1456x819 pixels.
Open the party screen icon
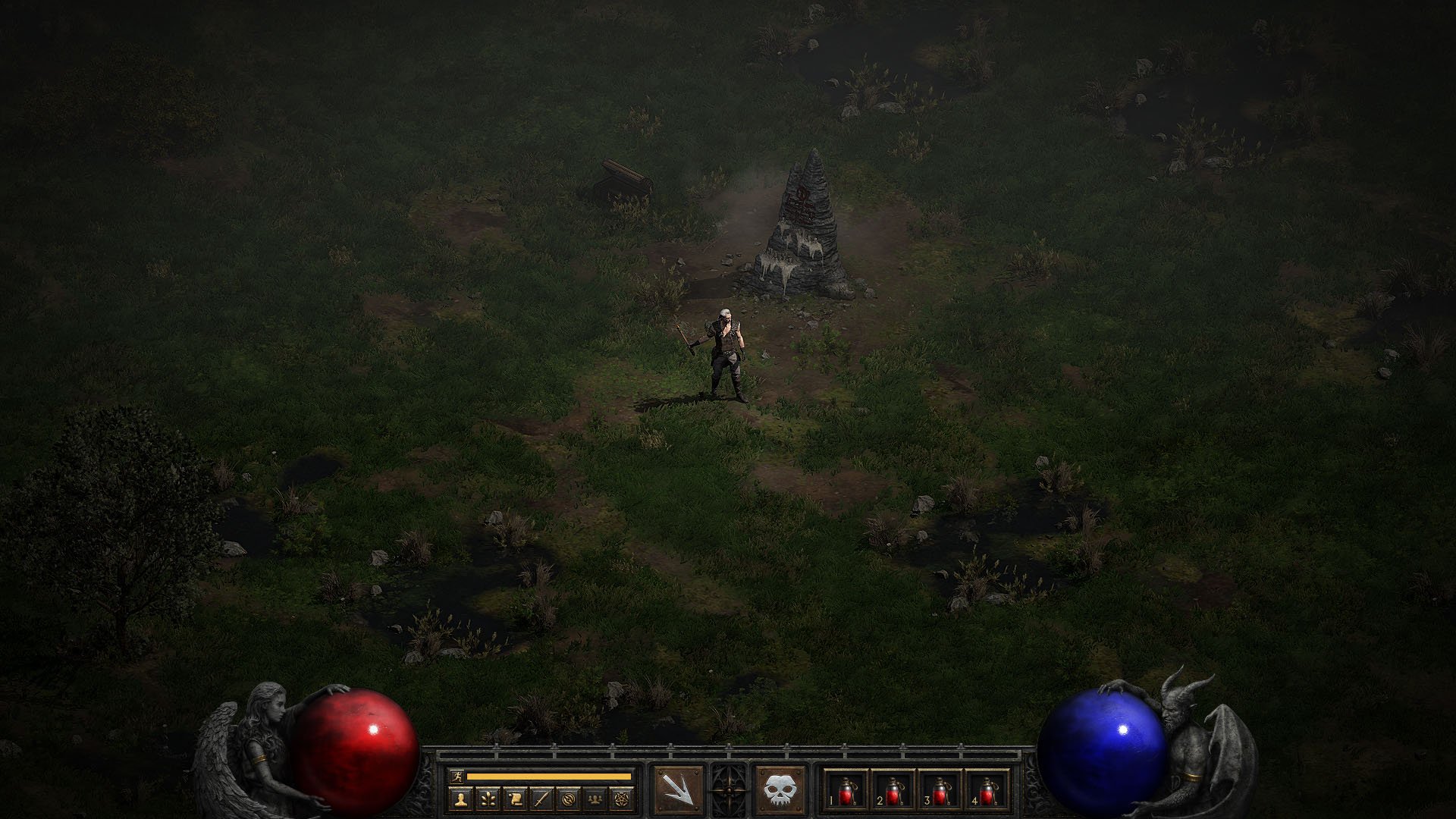point(595,799)
